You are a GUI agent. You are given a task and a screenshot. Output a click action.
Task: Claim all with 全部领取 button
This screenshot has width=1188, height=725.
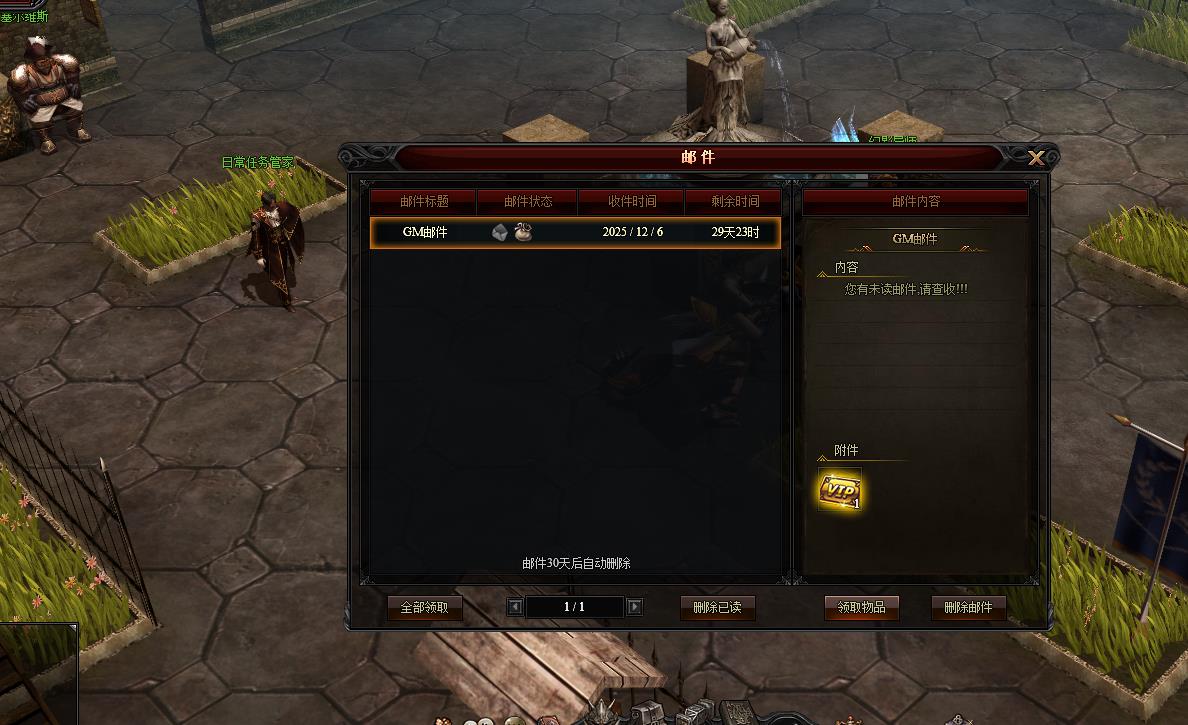pyautogui.click(x=424, y=607)
